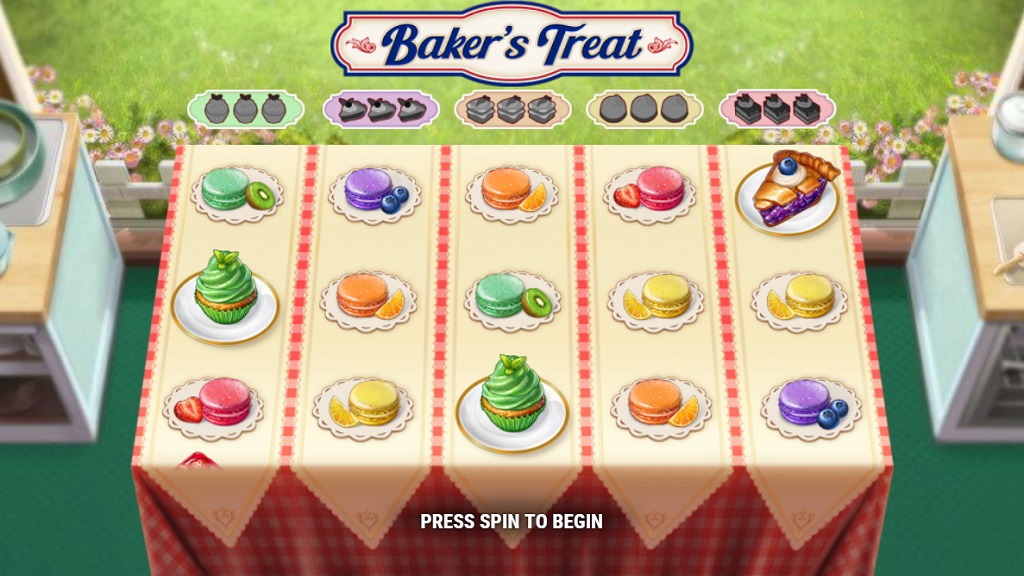Select the yellow macaron collection meter
The width and height of the screenshot is (1024, 576).
point(644,108)
